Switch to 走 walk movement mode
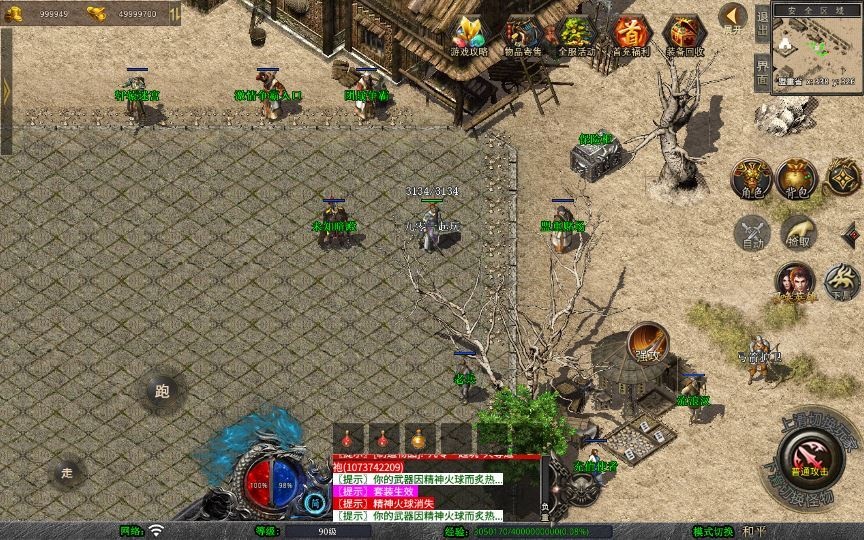Viewport: 864px width, 540px height. [x=68, y=472]
